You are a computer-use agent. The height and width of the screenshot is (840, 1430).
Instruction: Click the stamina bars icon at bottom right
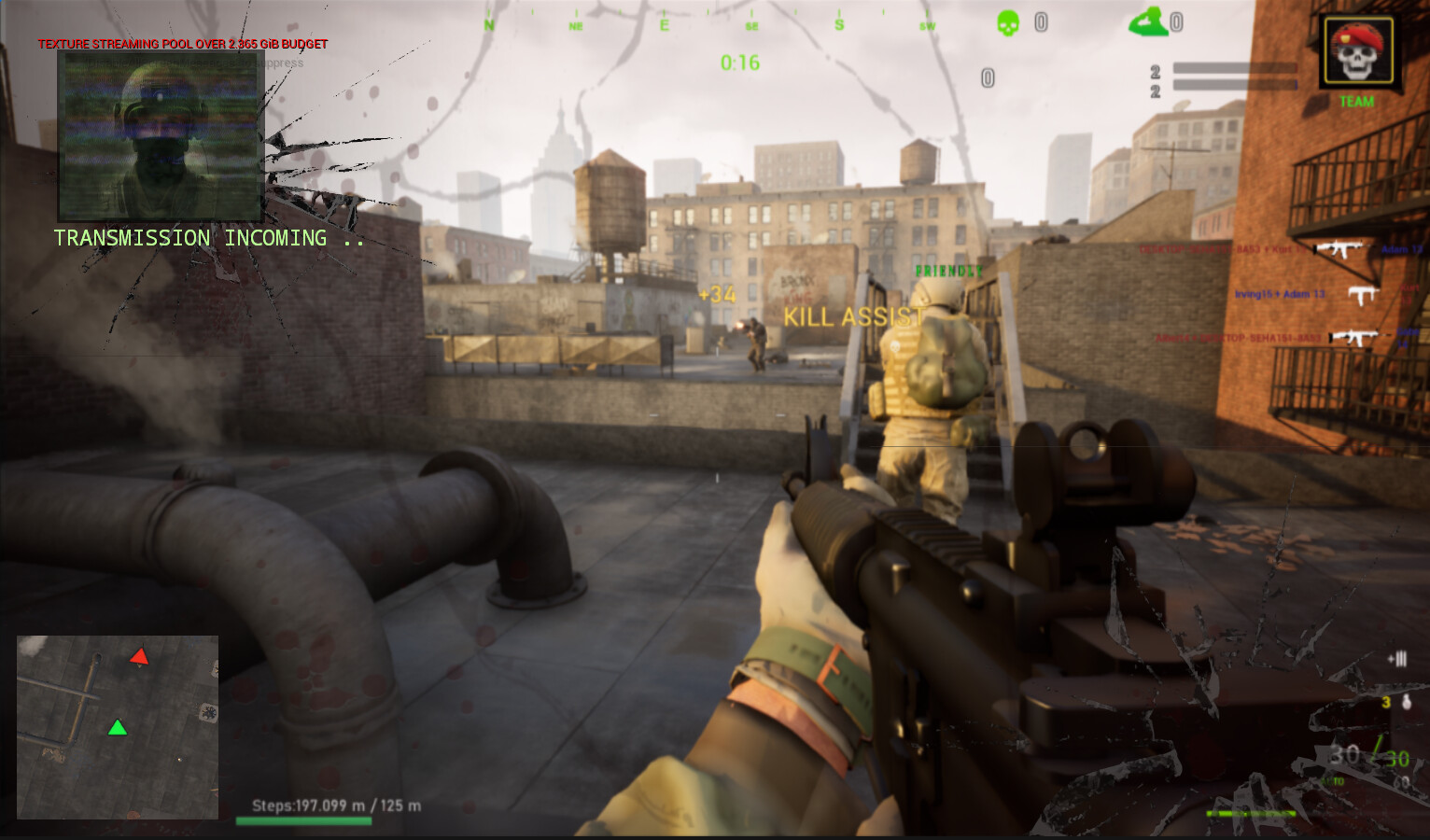point(1398,658)
